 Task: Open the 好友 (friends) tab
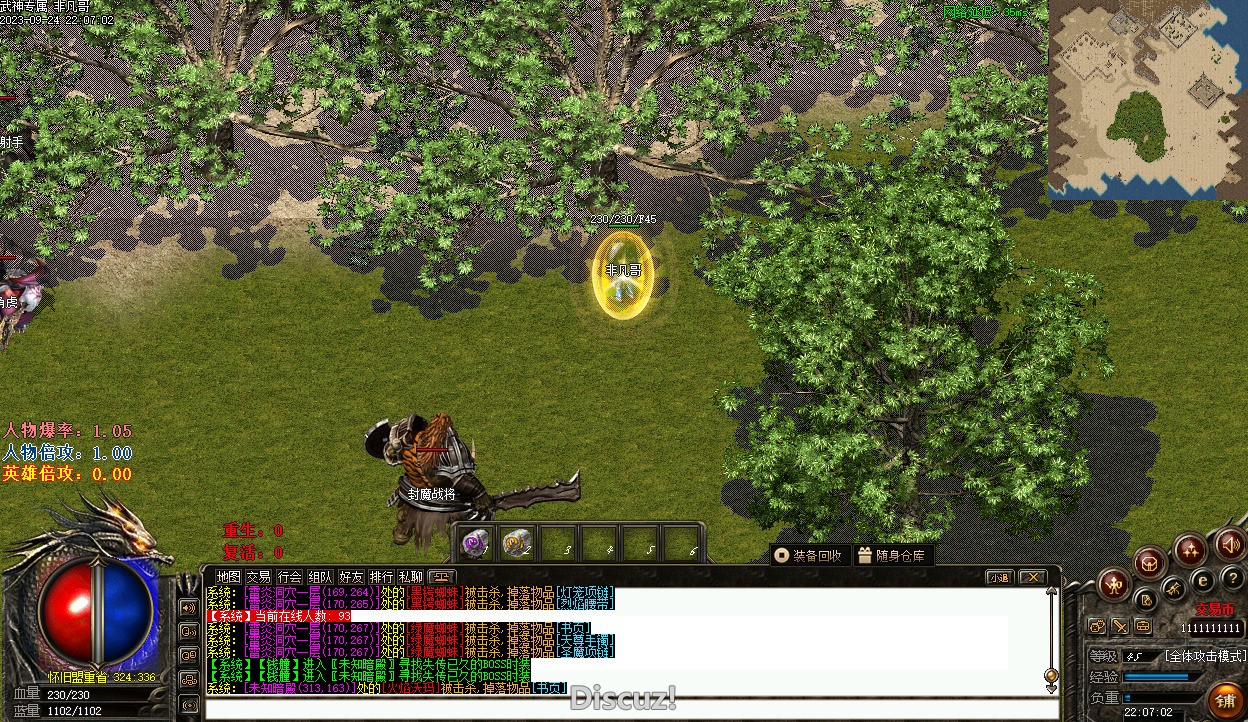(x=351, y=577)
